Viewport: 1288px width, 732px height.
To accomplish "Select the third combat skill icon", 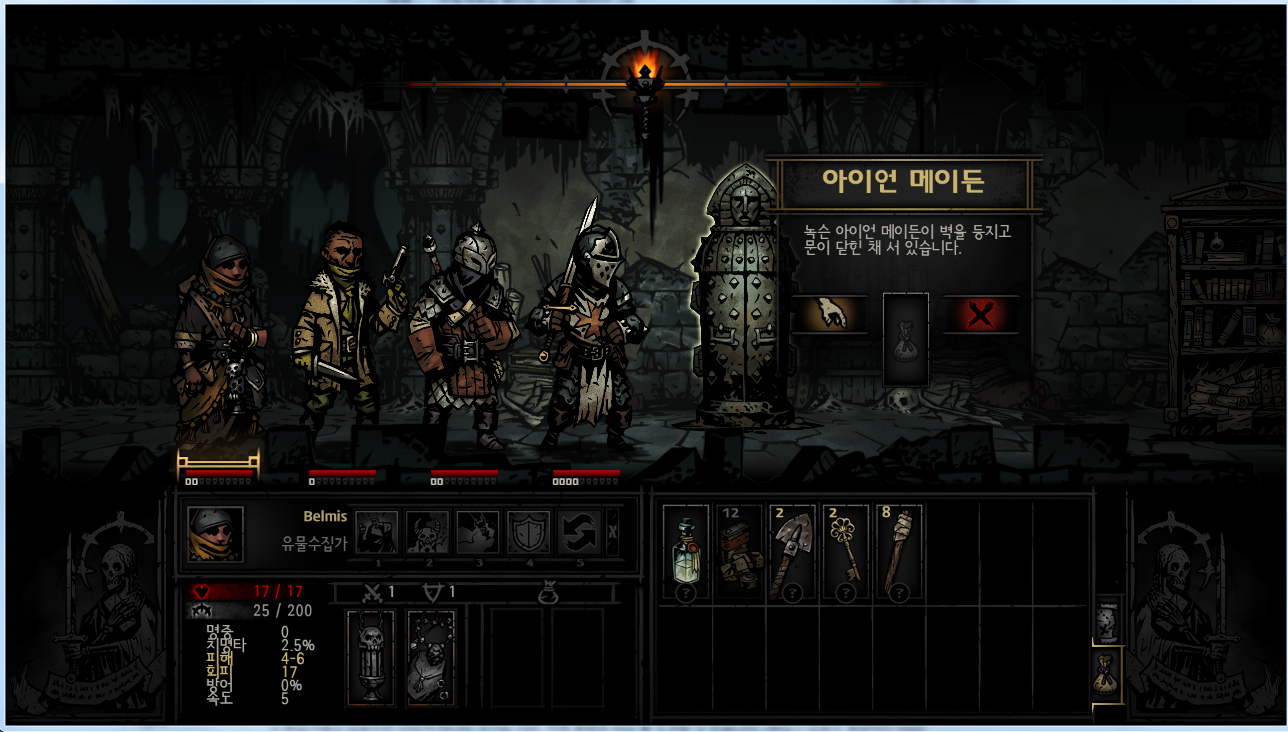I will (x=478, y=532).
